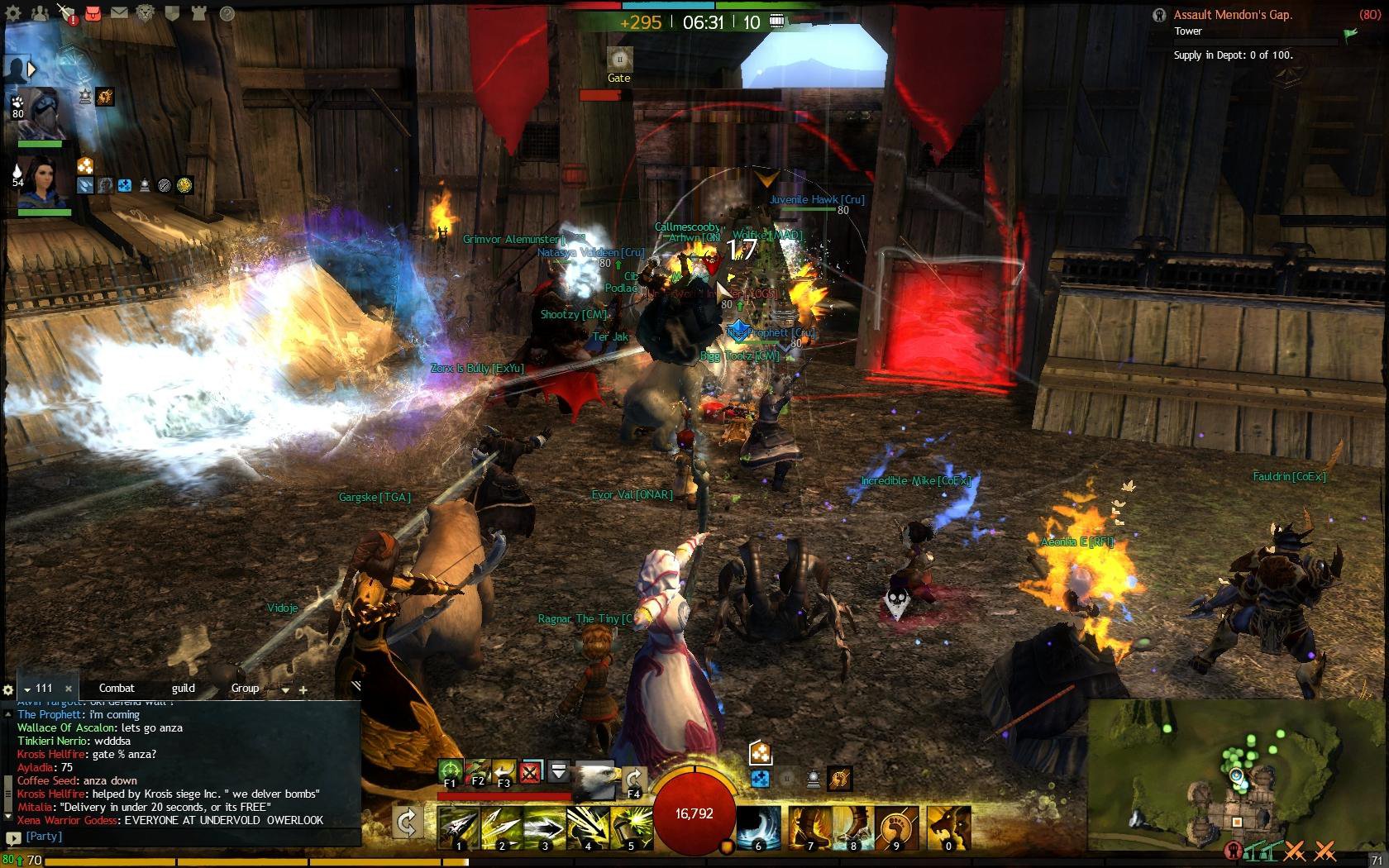Select the Assault Mendon's Gap objective tracker
The image size is (1389, 868).
[x=1233, y=15]
